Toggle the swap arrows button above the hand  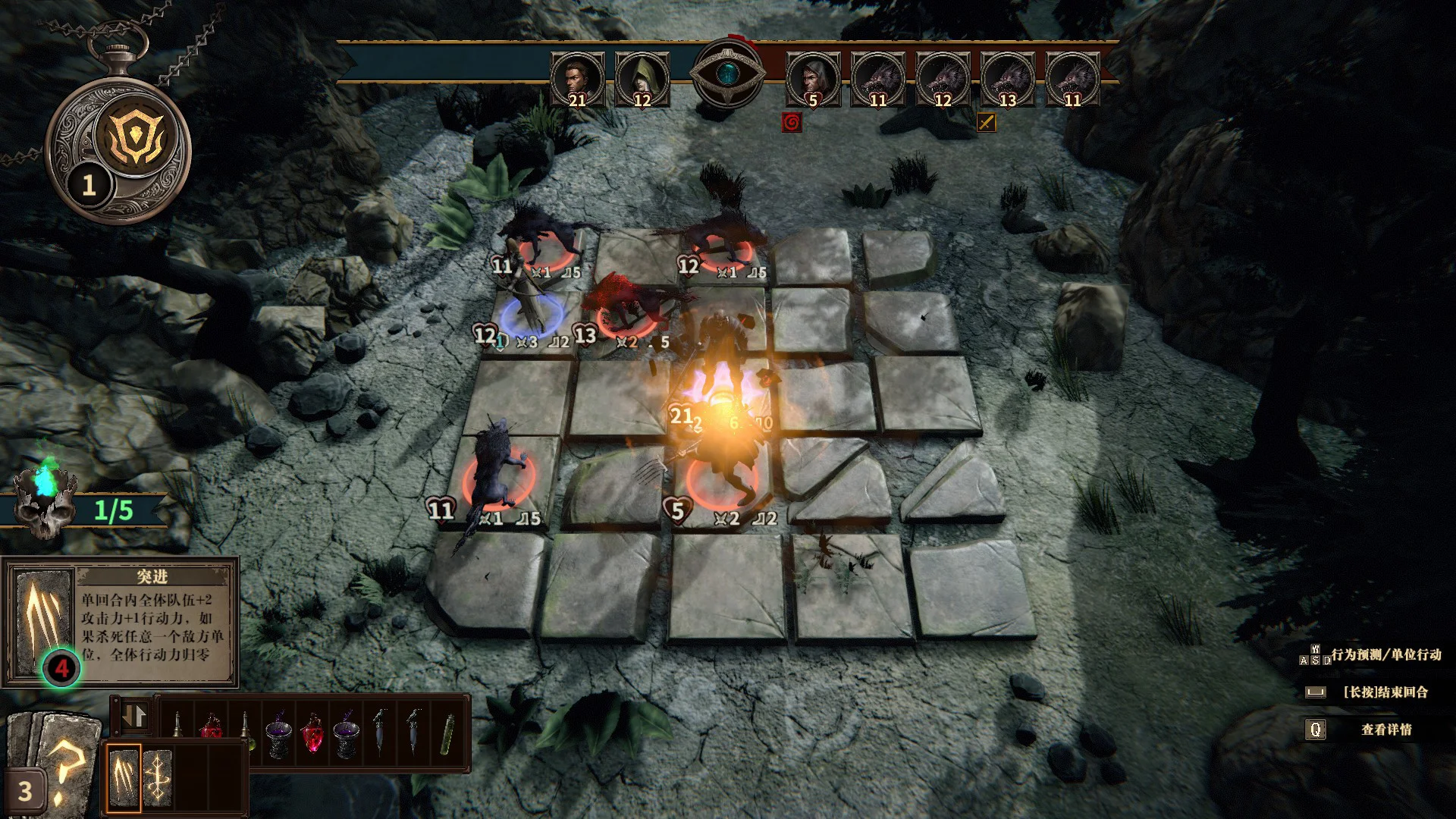point(134,717)
